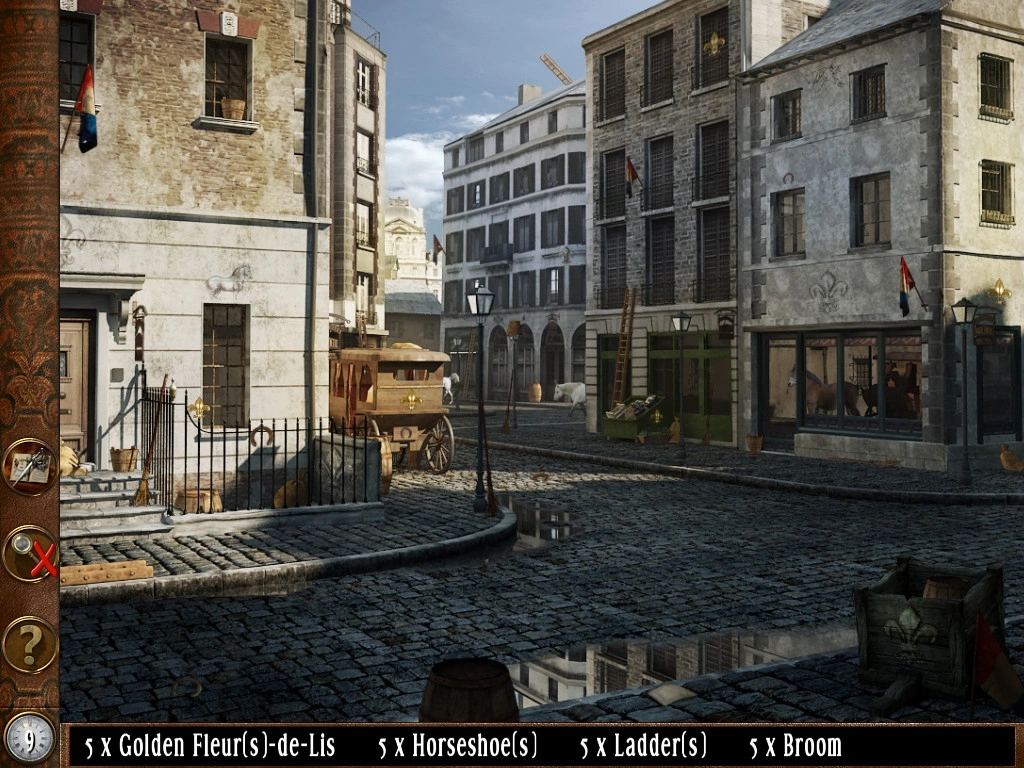Select the Golden Fleur(s)-de-Lis objective entry
This screenshot has width=1024, height=768.
(210, 746)
